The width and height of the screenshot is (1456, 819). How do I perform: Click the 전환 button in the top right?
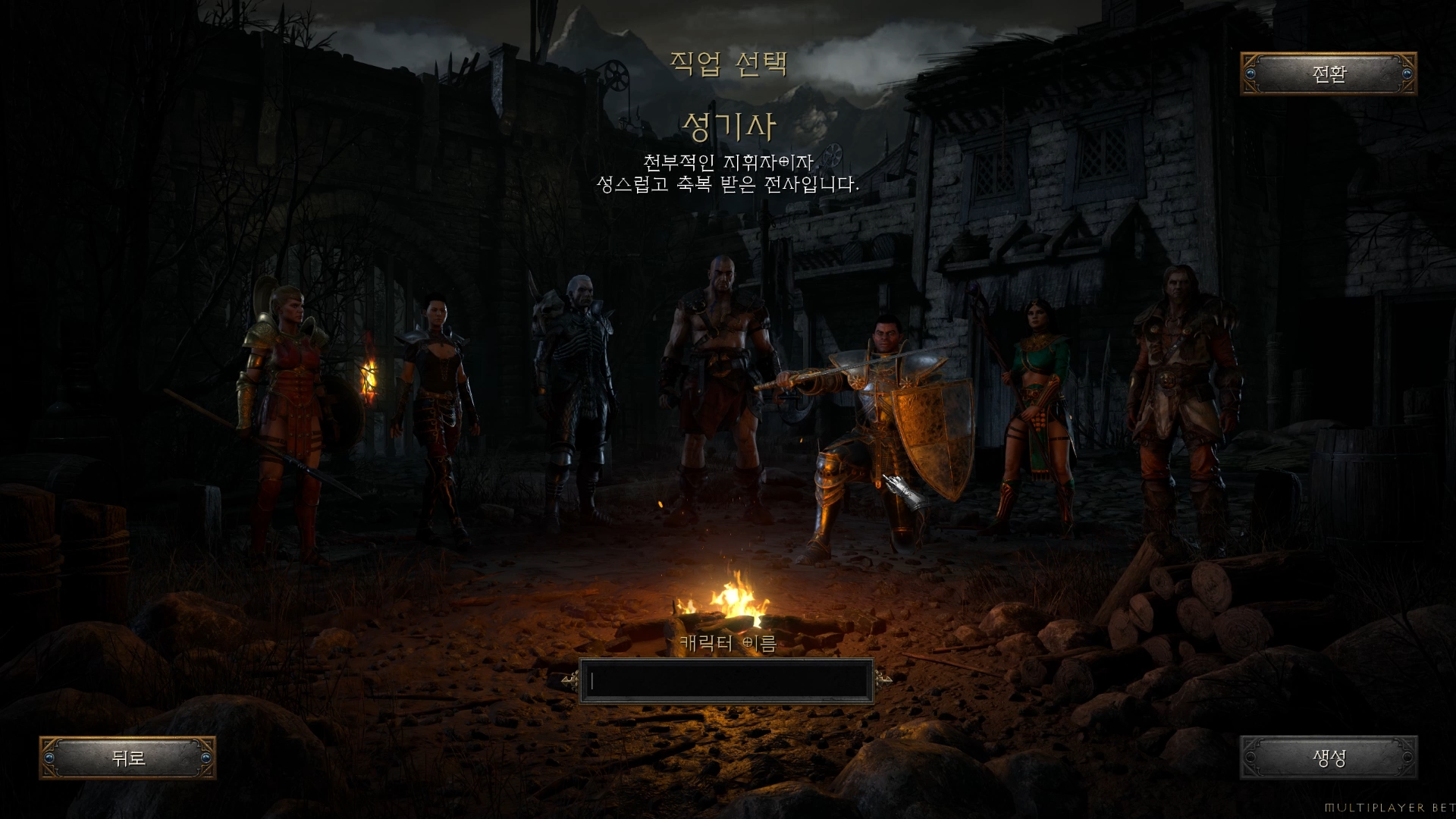1331,75
